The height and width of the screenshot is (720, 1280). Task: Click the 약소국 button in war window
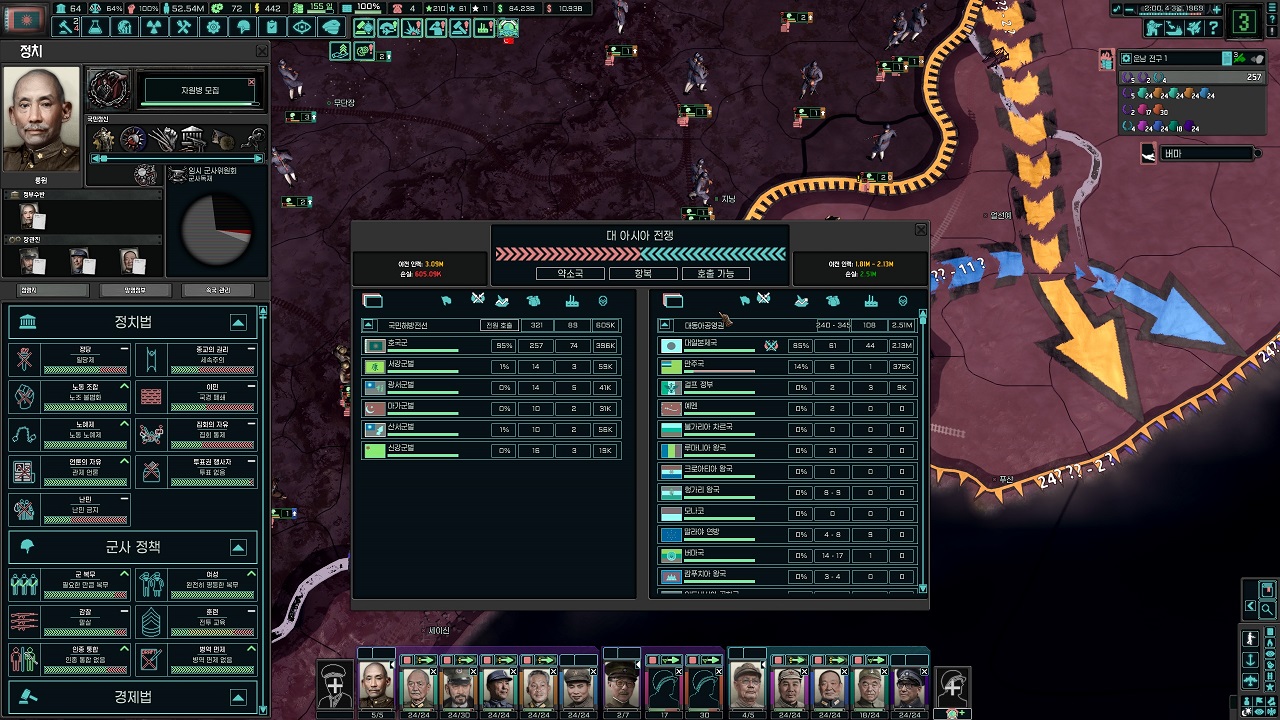571,273
